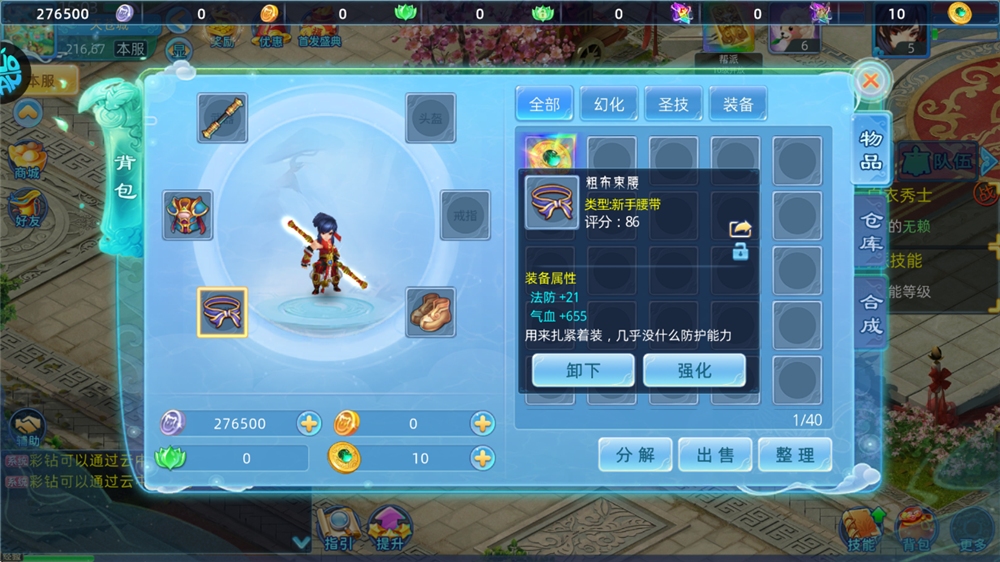
Task: Click the 分解 decompose button
Action: (635, 455)
